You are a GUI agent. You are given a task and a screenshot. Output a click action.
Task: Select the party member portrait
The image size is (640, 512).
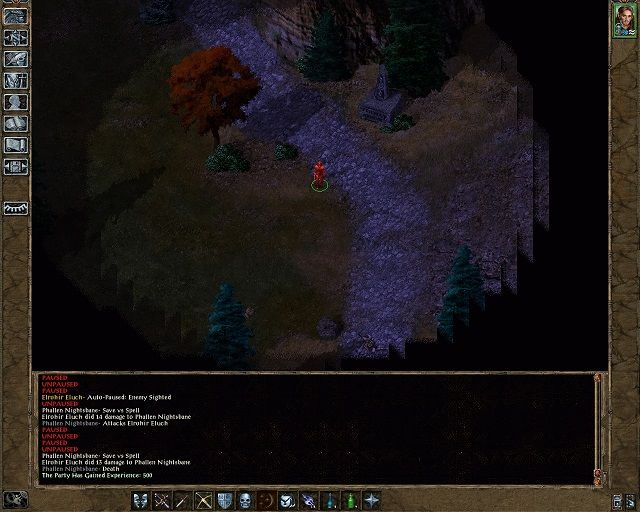pos(624,22)
